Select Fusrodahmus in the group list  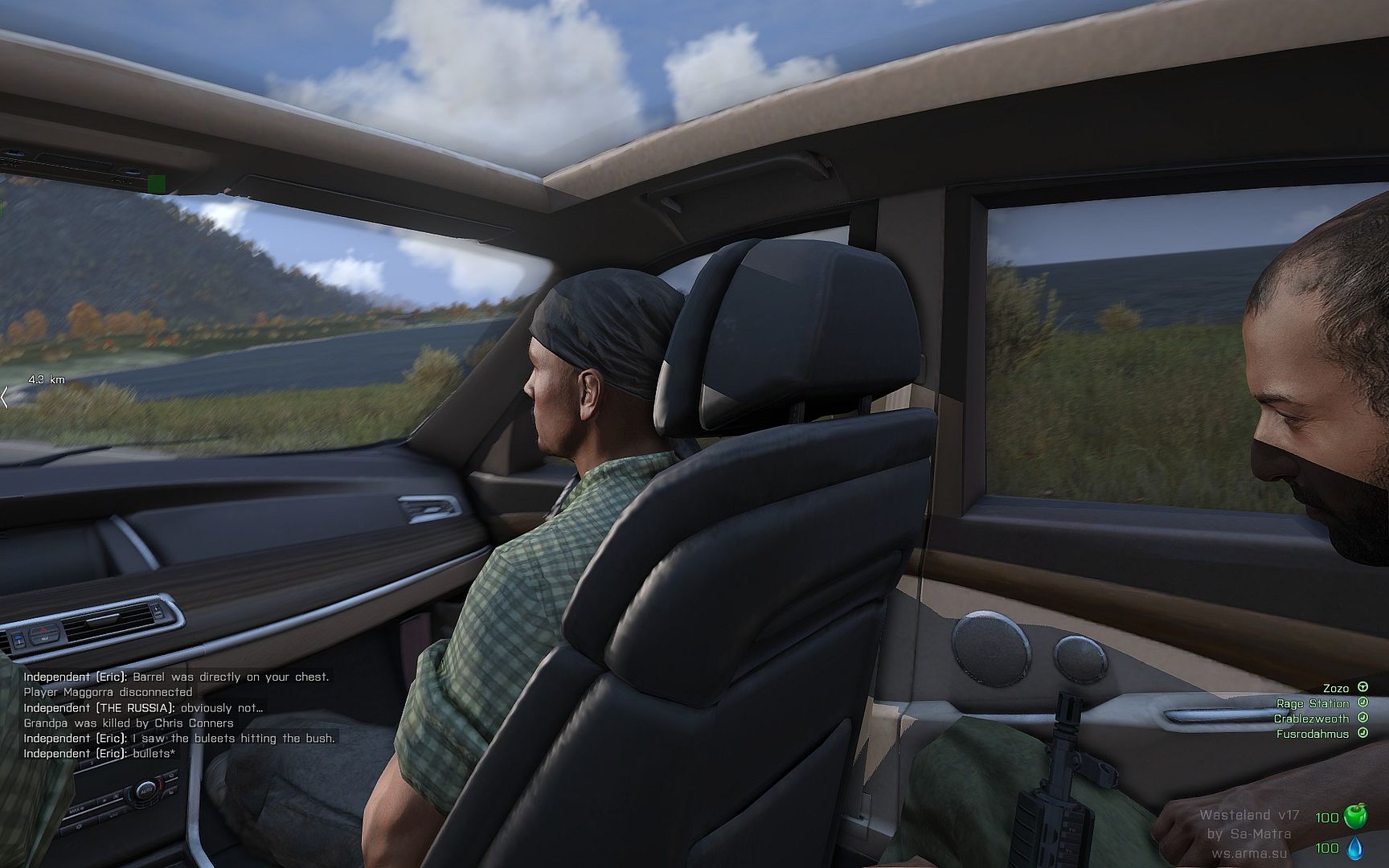point(1313,734)
